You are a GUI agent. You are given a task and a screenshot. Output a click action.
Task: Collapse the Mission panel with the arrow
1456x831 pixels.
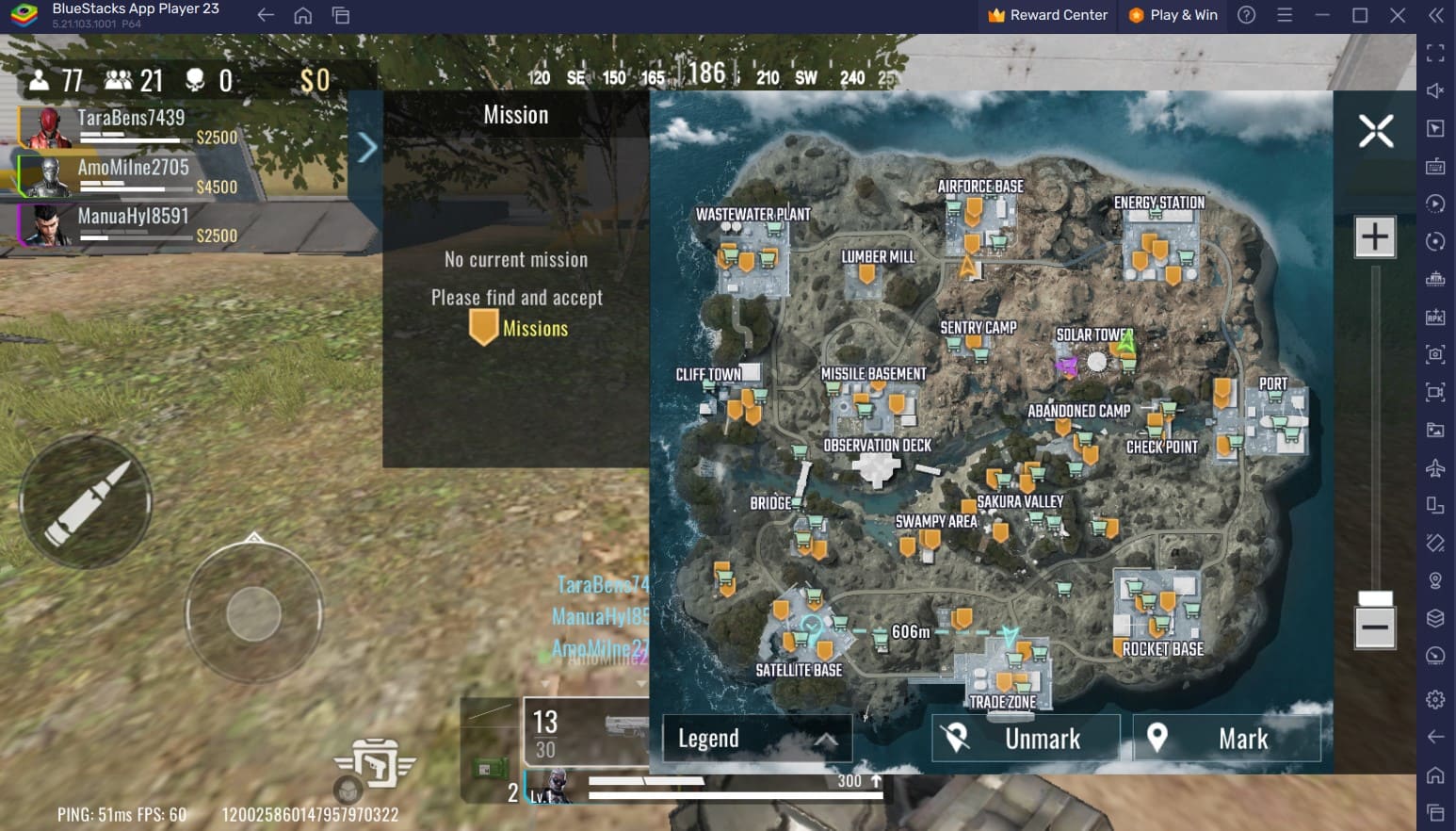pos(366,147)
